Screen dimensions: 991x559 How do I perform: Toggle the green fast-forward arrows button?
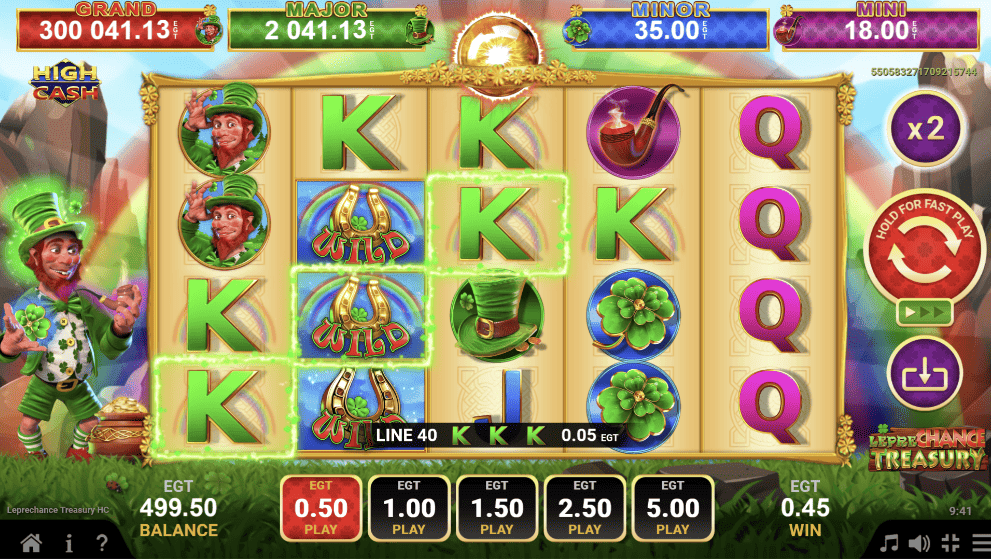click(924, 312)
